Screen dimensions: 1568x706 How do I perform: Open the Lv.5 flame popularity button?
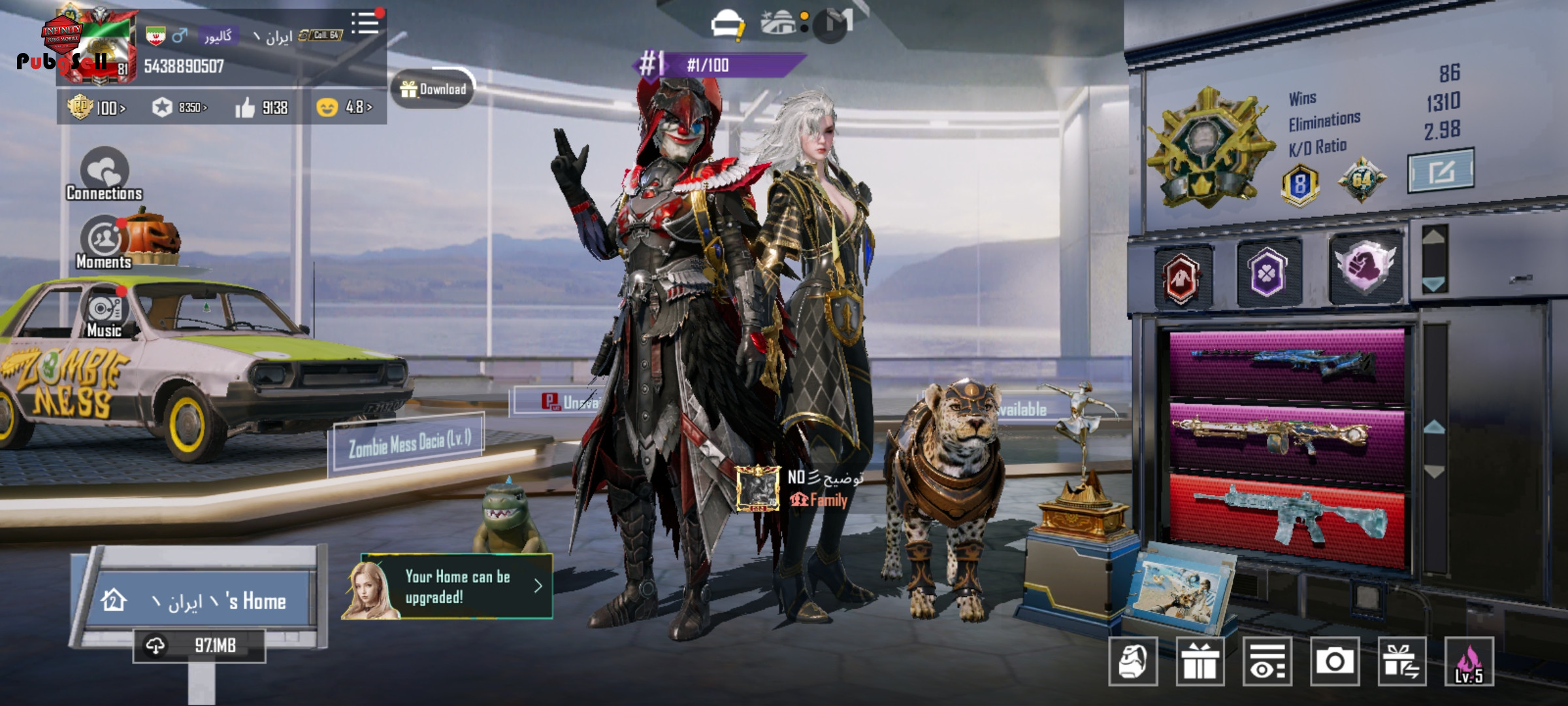tap(1469, 662)
